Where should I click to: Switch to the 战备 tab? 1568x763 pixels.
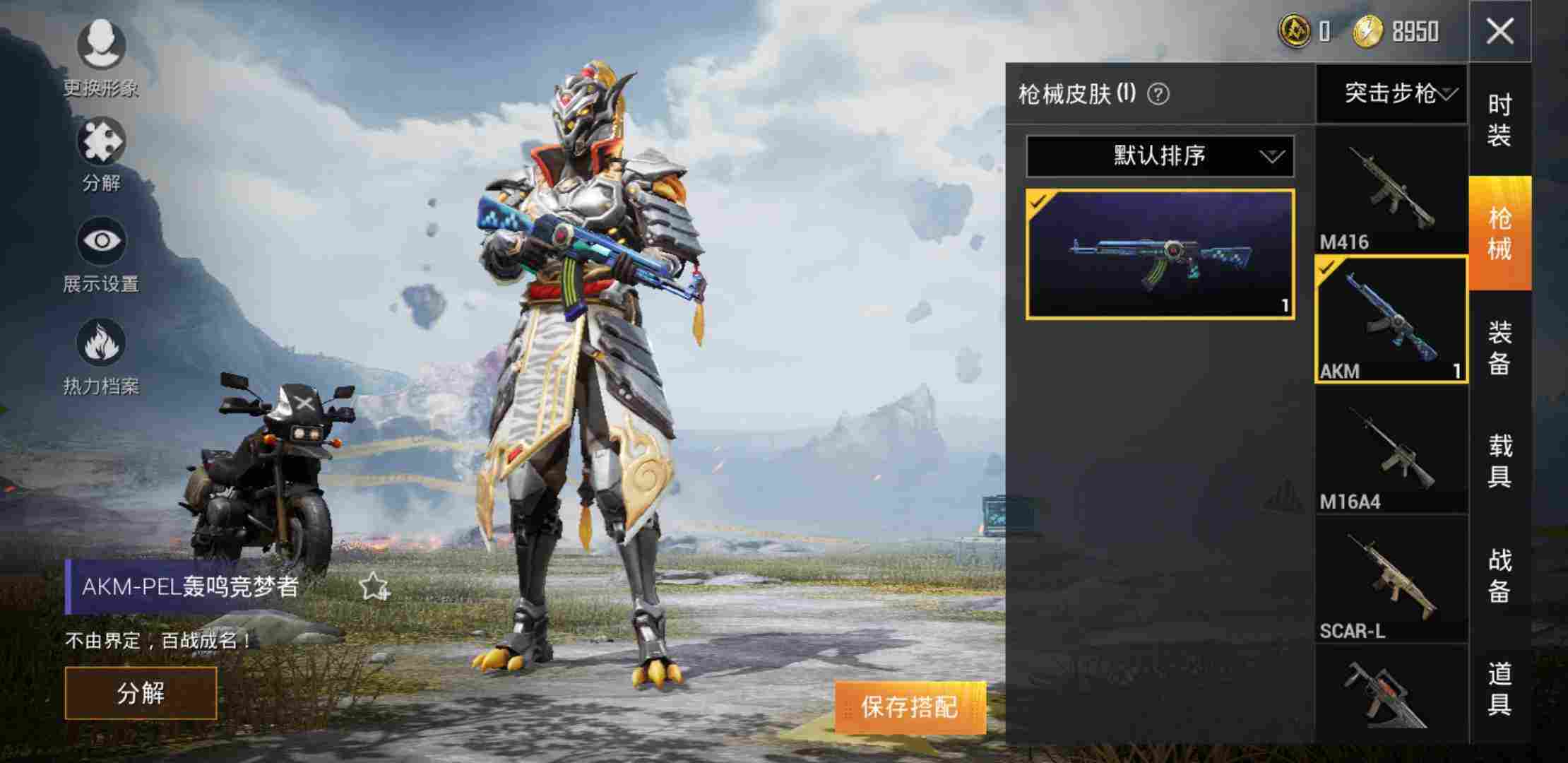pos(1499,576)
